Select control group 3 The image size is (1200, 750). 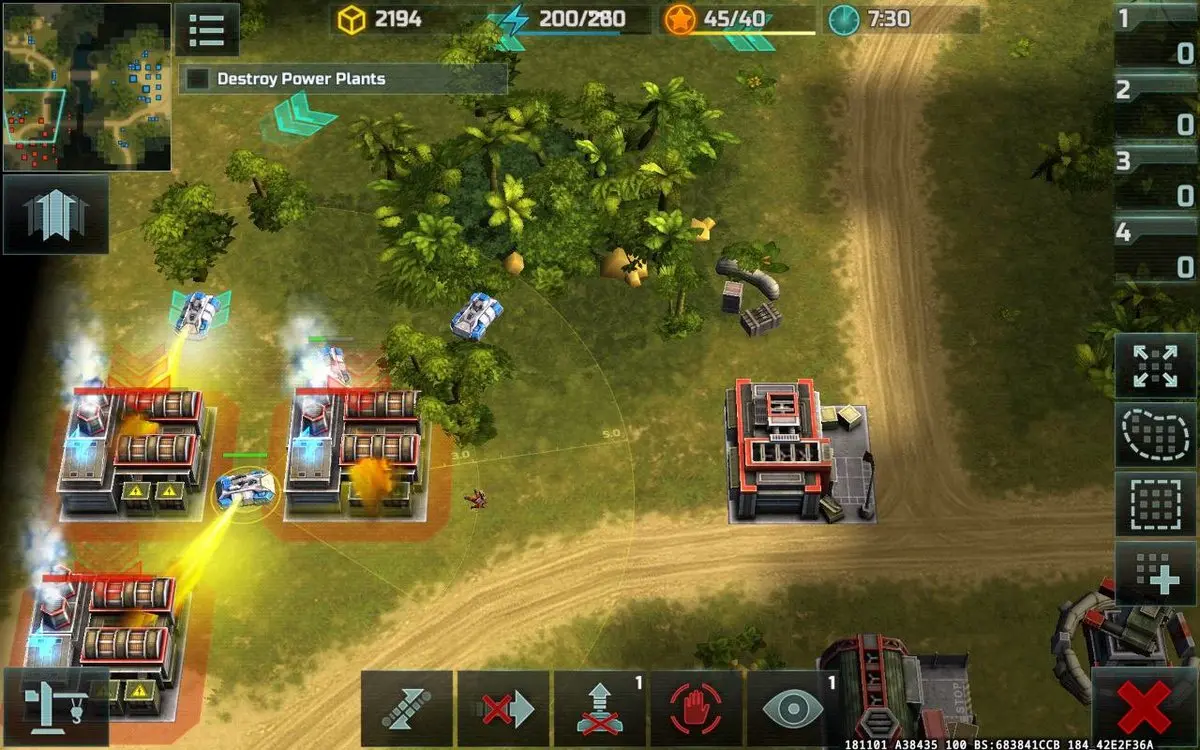click(1155, 178)
